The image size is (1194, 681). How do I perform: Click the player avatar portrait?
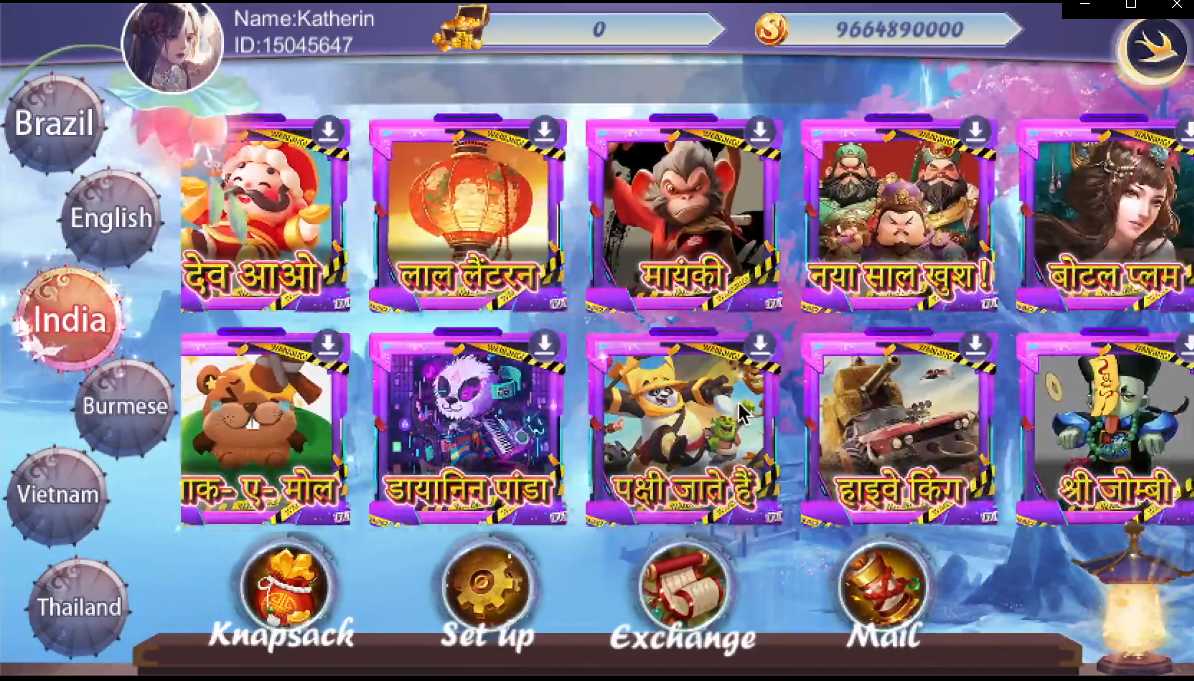coord(171,45)
